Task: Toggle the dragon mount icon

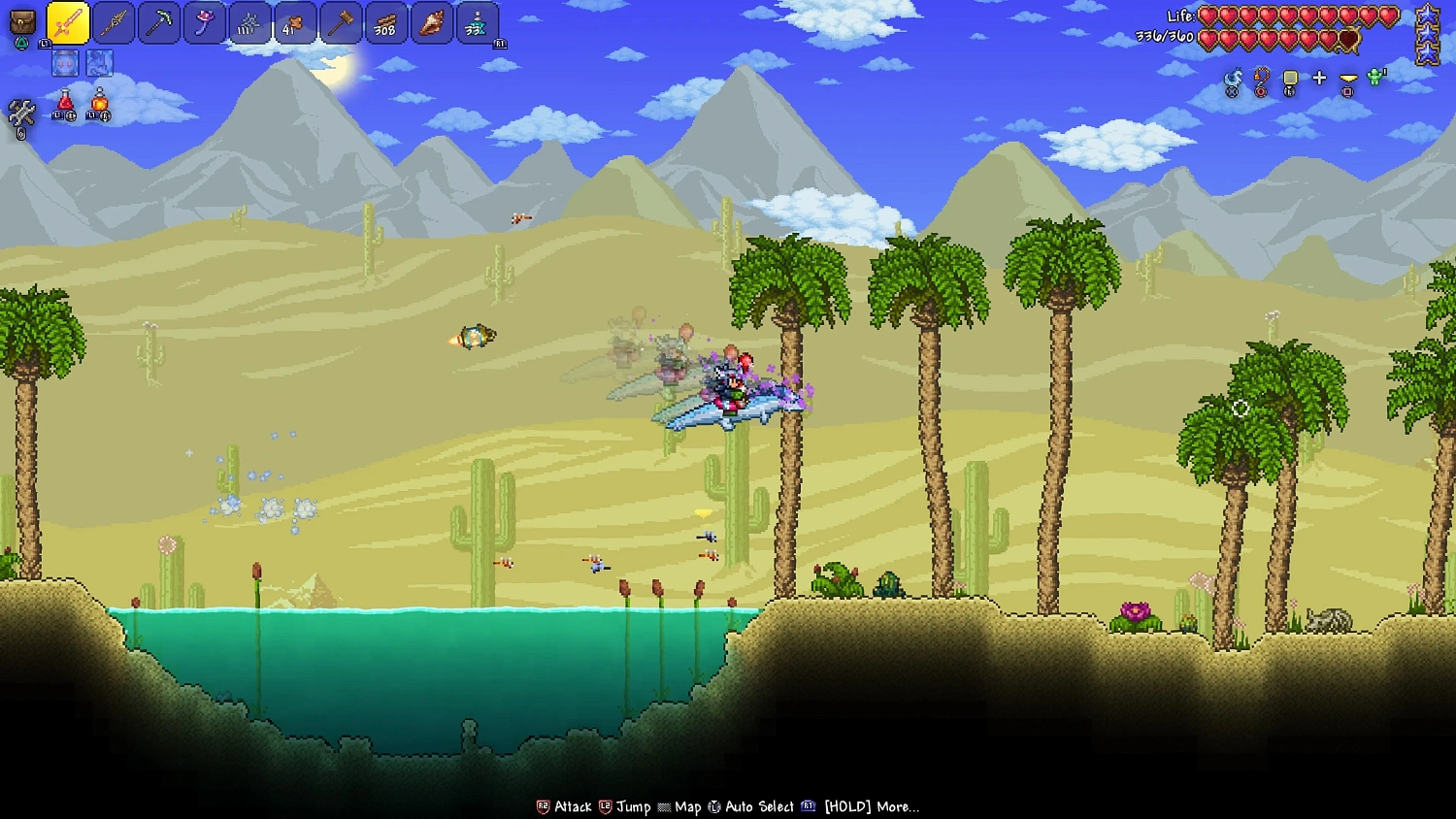Action: coord(1233,78)
